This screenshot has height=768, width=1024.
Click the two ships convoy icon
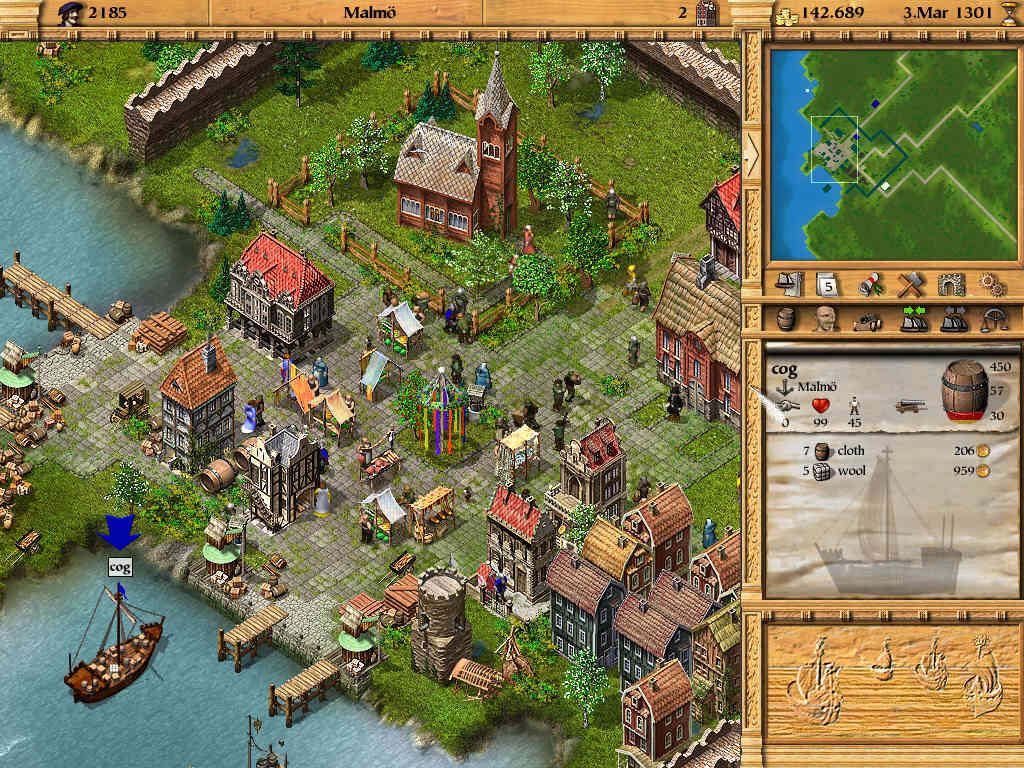click(951, 319)
